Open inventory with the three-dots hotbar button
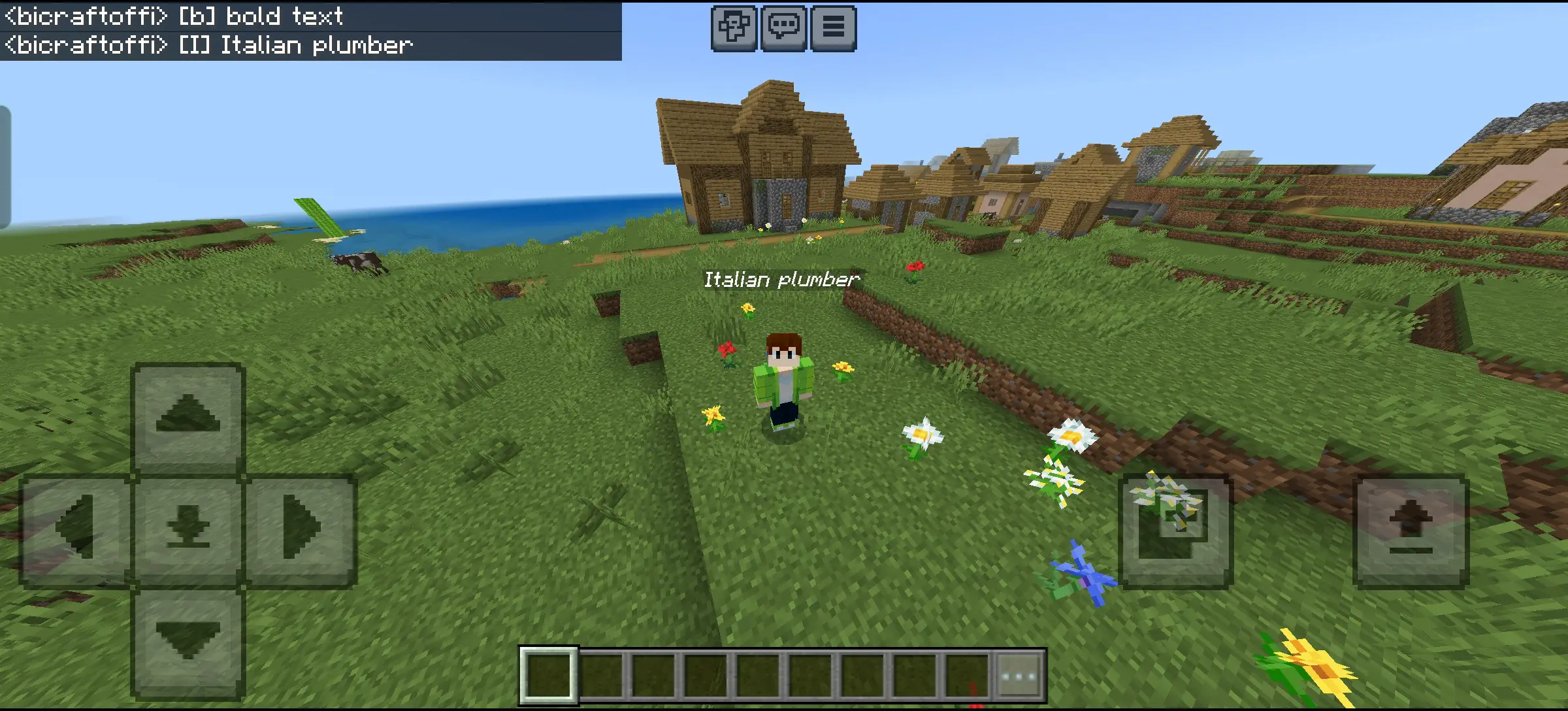Viewport: 1568px width, 711px height. (1019, 676)
